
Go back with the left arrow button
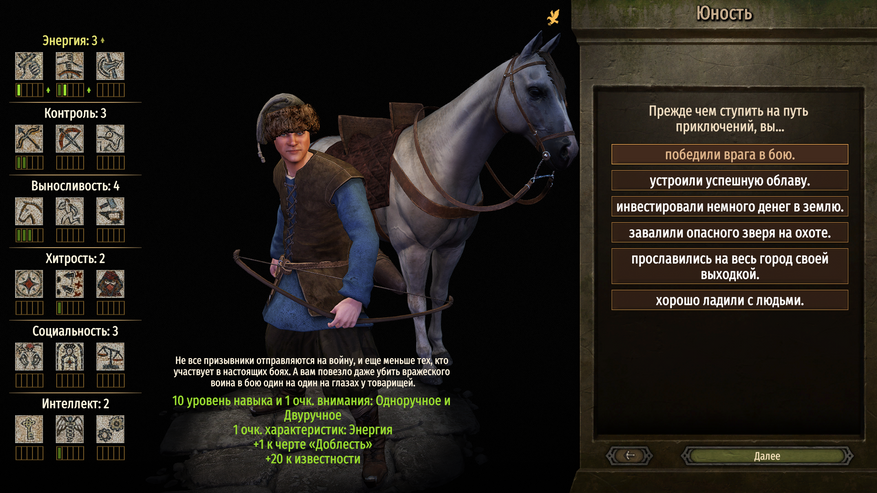tap(632, 456)
